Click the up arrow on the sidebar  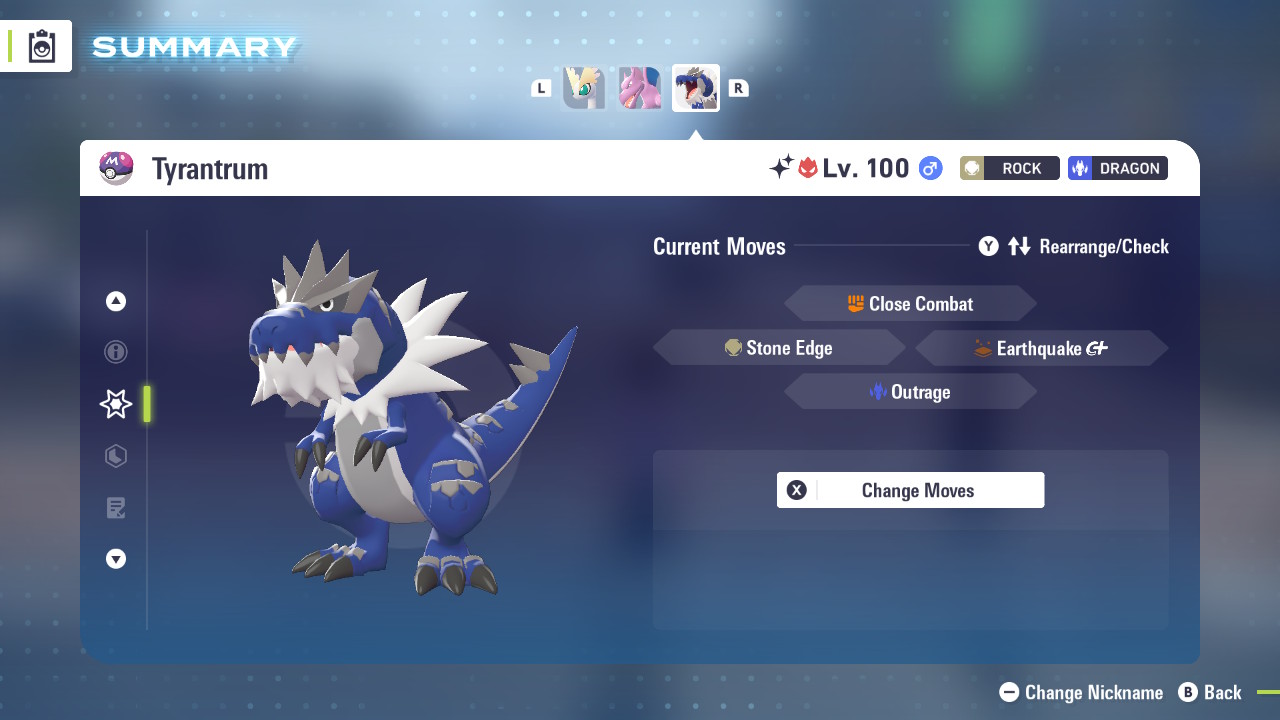click(x=116, y=301)
